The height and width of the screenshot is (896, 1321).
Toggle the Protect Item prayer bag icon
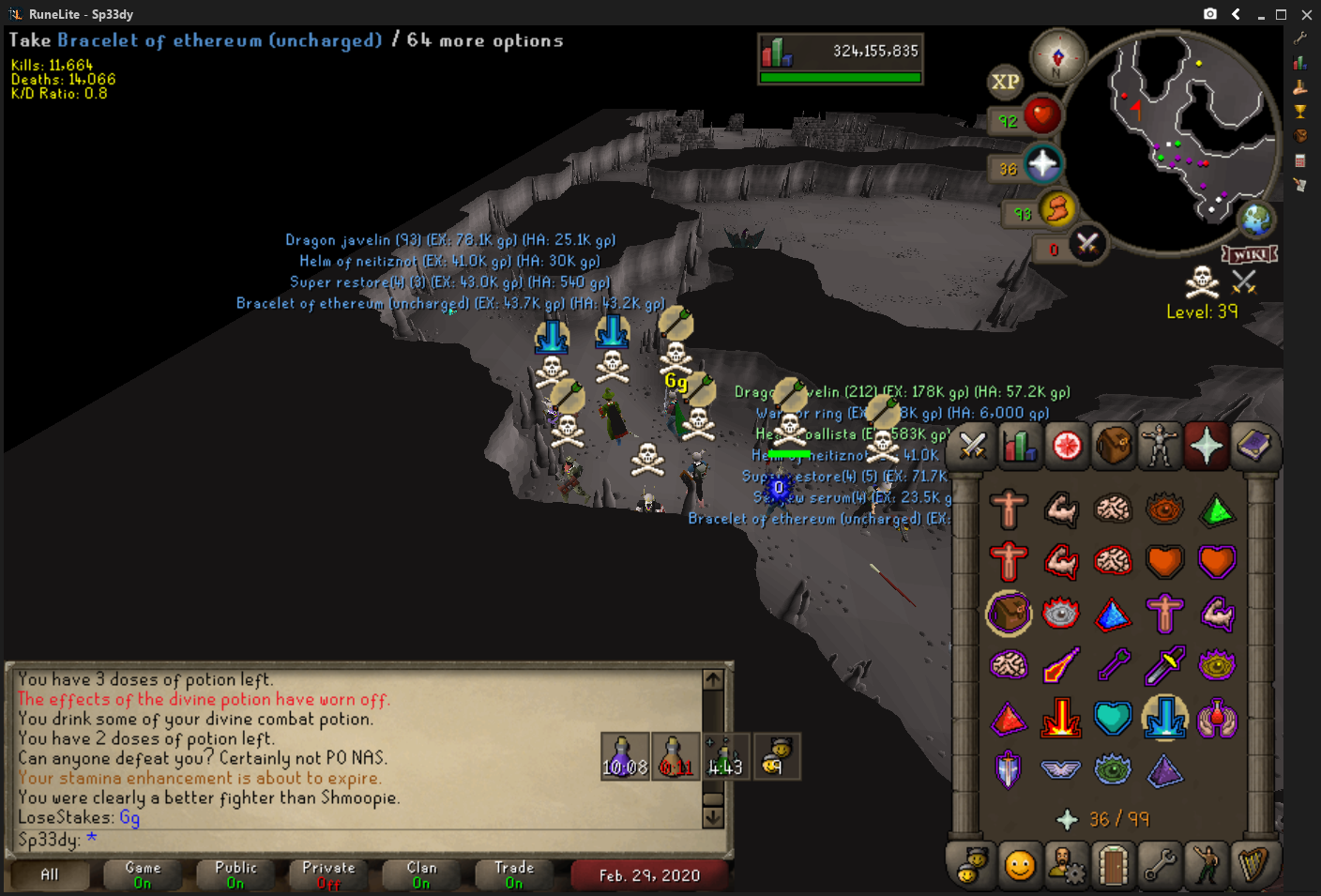(x=1009, y=614)
